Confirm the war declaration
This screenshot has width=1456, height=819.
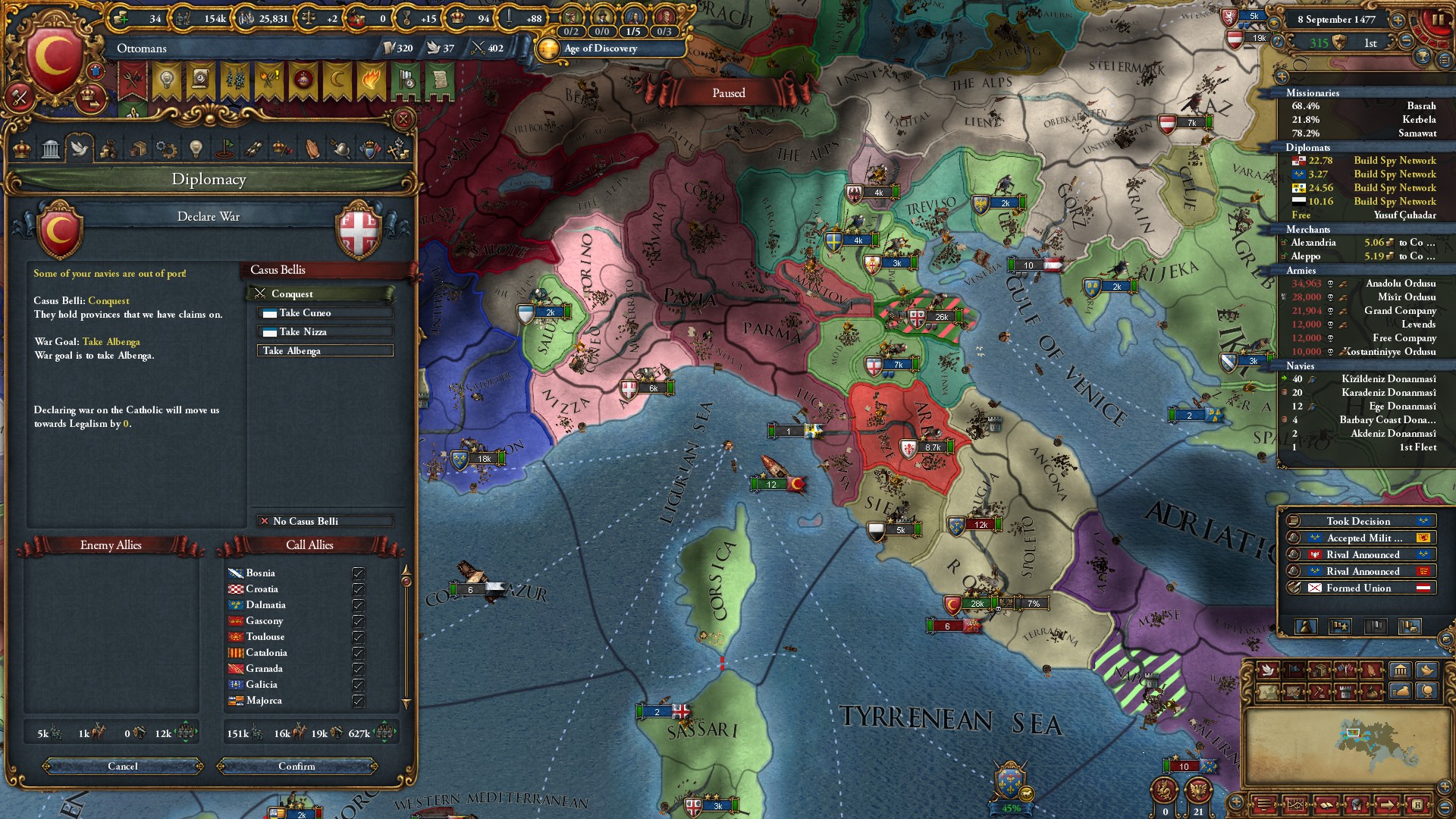point(297,766)
